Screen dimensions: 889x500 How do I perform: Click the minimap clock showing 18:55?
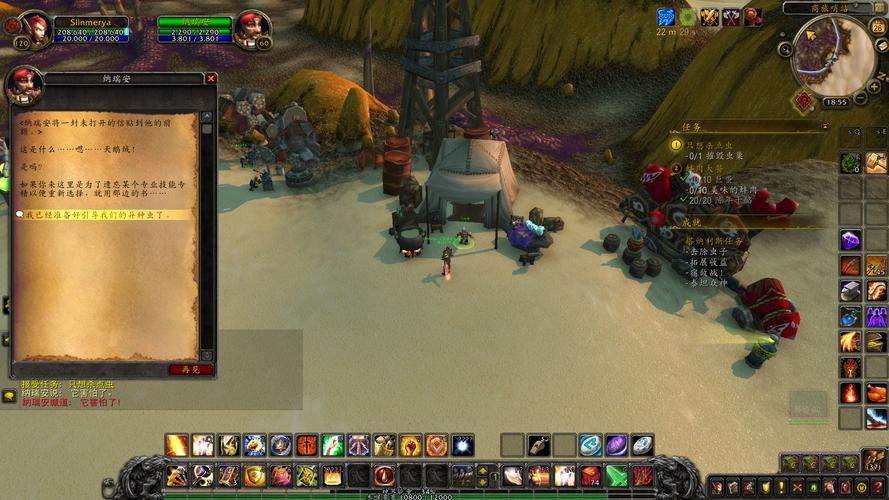[835, 102]
